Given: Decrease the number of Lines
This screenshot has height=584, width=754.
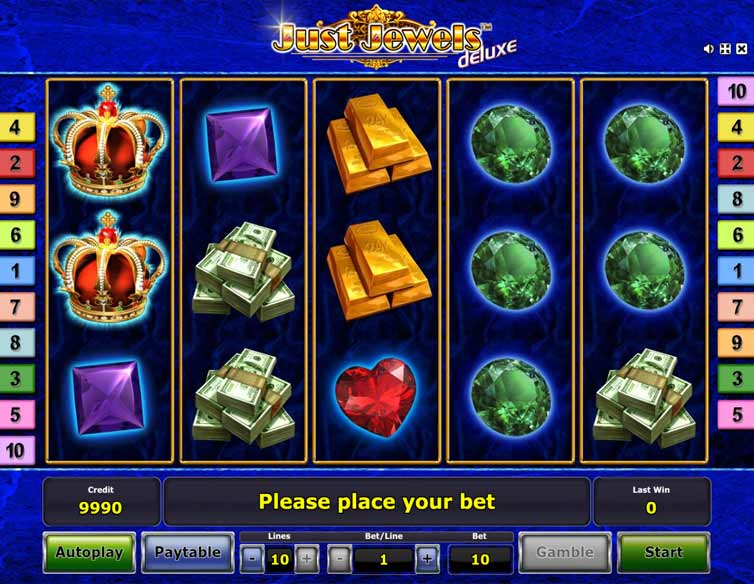Looking at the screenshot, I should tap(251, 559).
